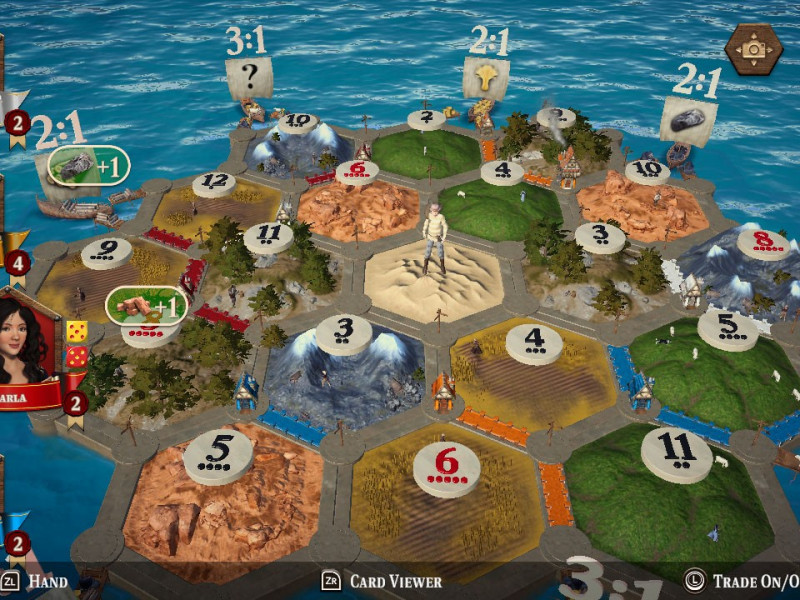The height and width of the screenshot is (600, 800).
Task: Choose the number 9 token tile
Action: tap(106, 251)
